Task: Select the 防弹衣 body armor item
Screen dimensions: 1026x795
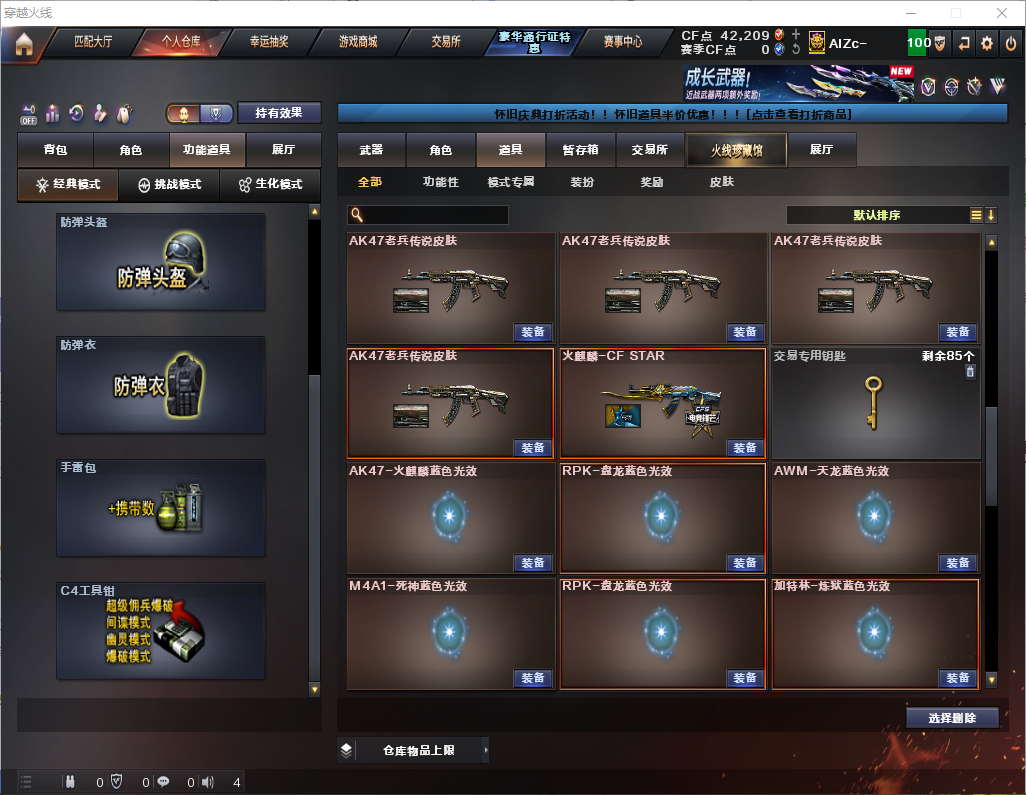Action: coord(161,385)
